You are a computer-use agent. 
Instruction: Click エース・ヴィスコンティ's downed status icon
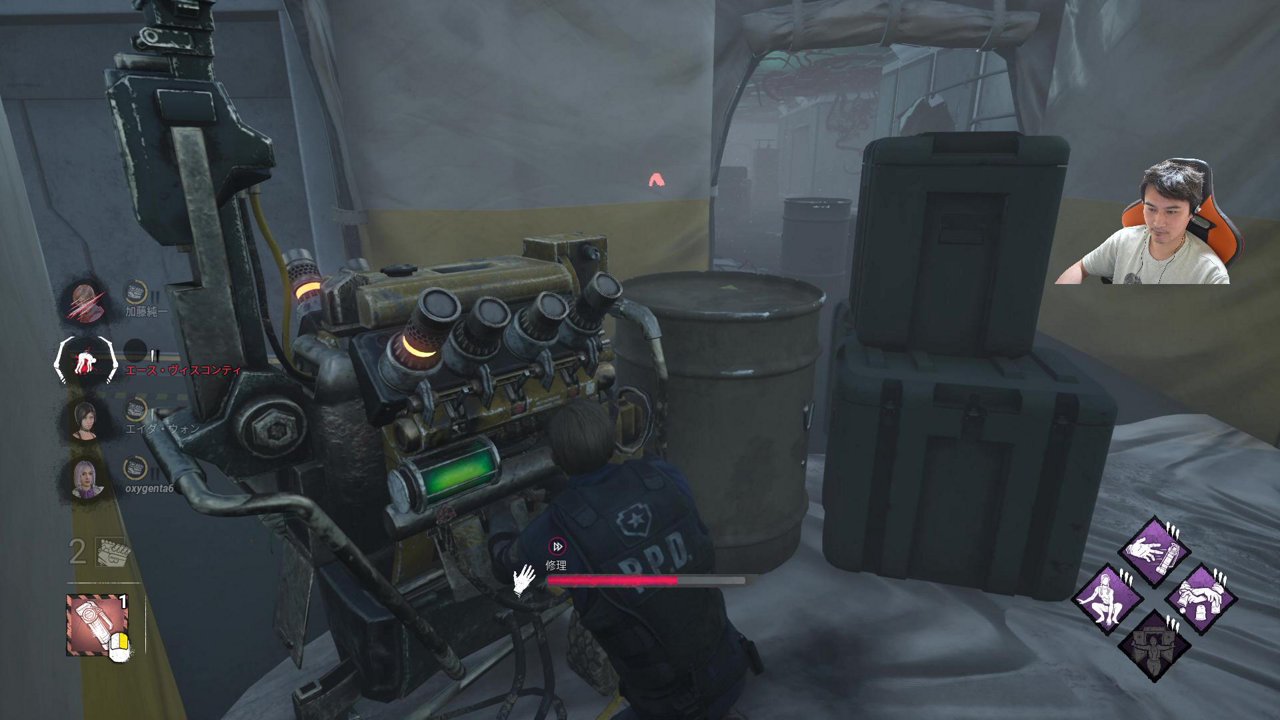86,360
